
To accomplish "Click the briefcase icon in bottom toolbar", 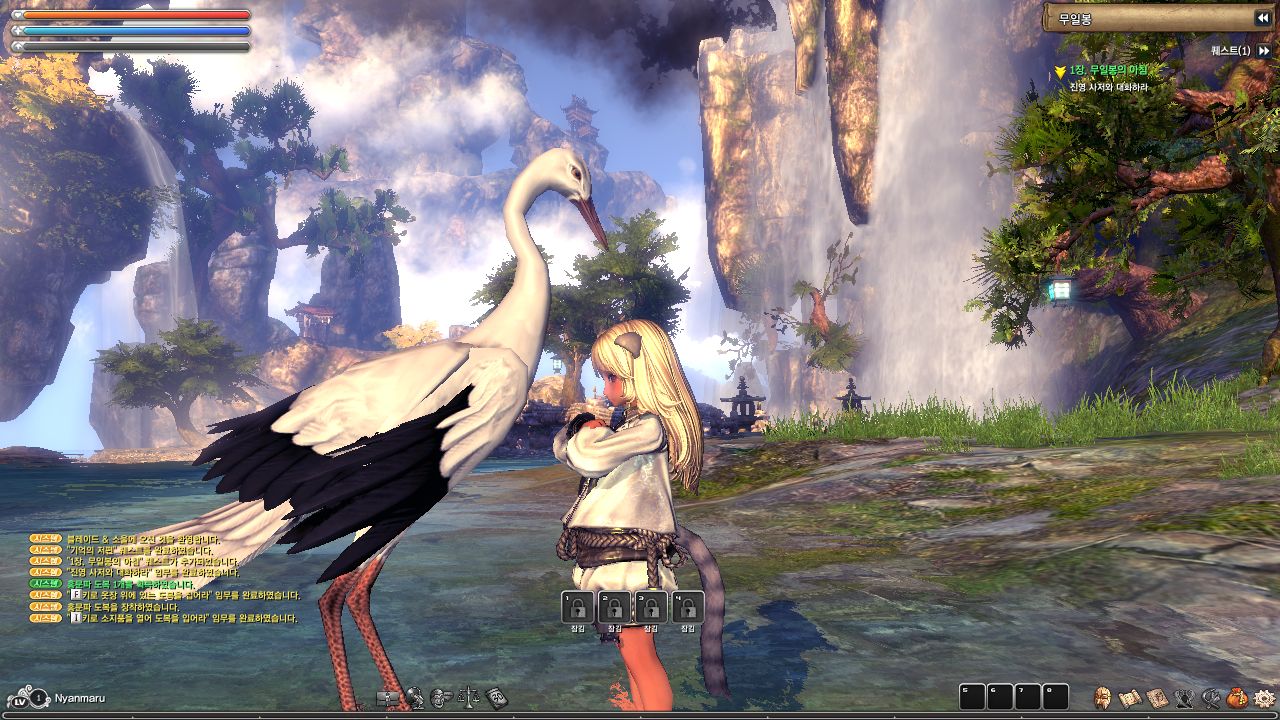I will pyautogui.click(x=388, y=697).
